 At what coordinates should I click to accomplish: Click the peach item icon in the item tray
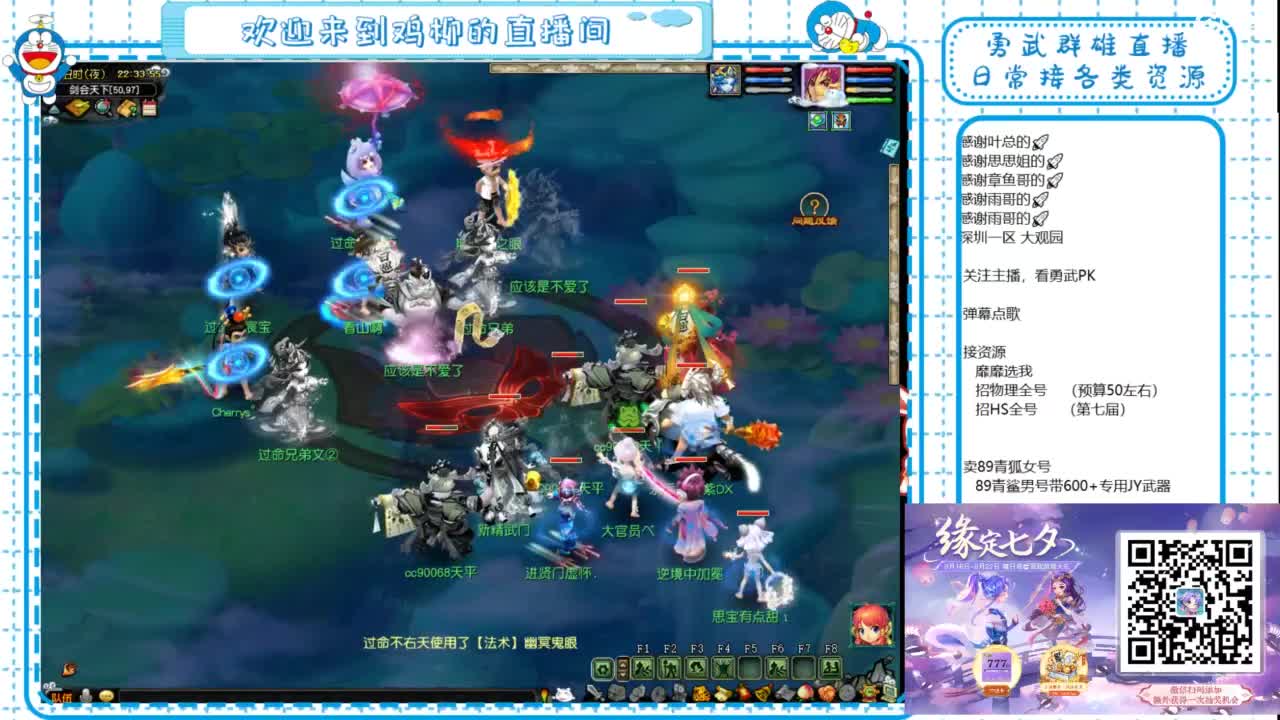point(803,692)
